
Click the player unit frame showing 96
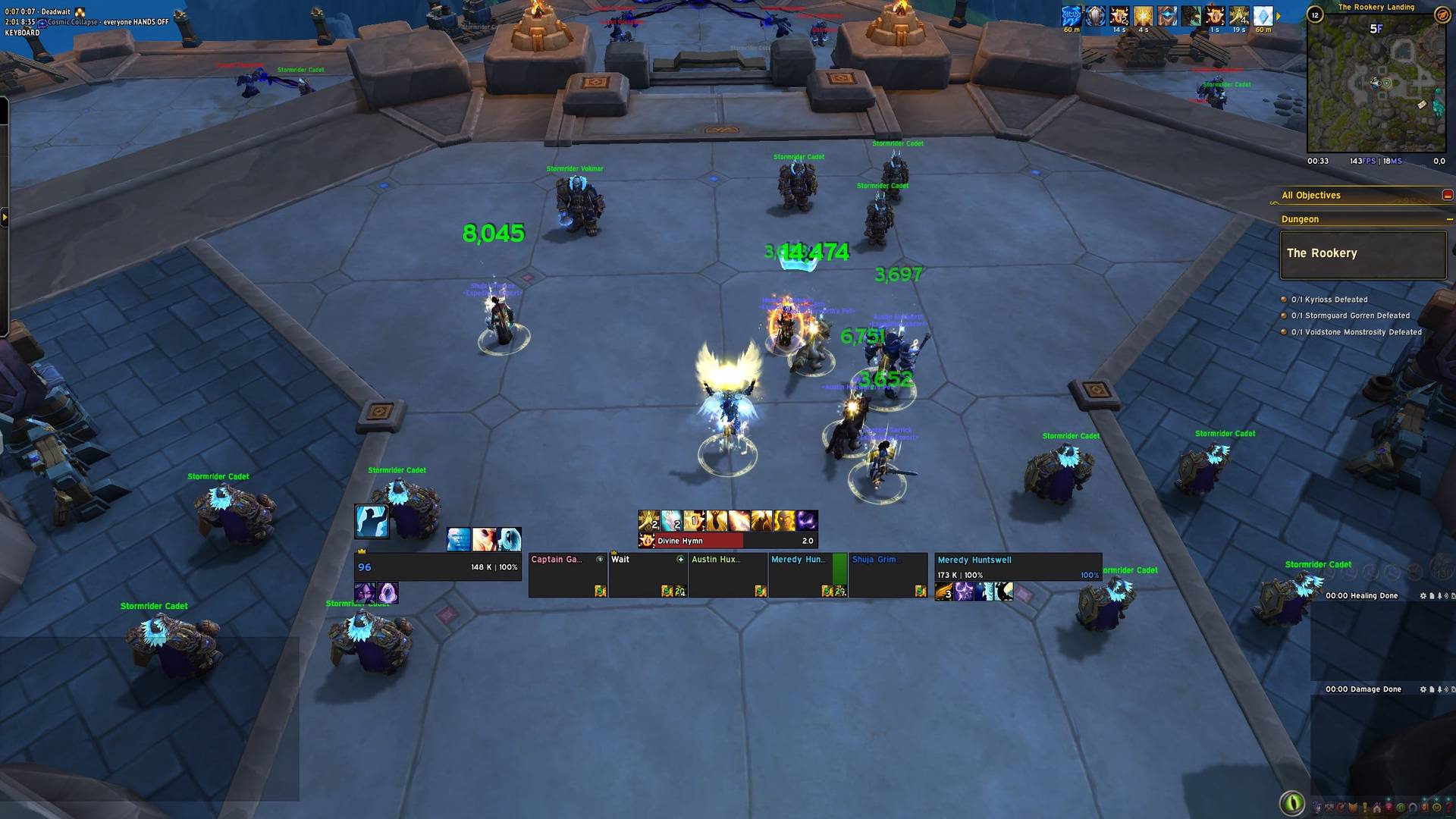point(437,567)
